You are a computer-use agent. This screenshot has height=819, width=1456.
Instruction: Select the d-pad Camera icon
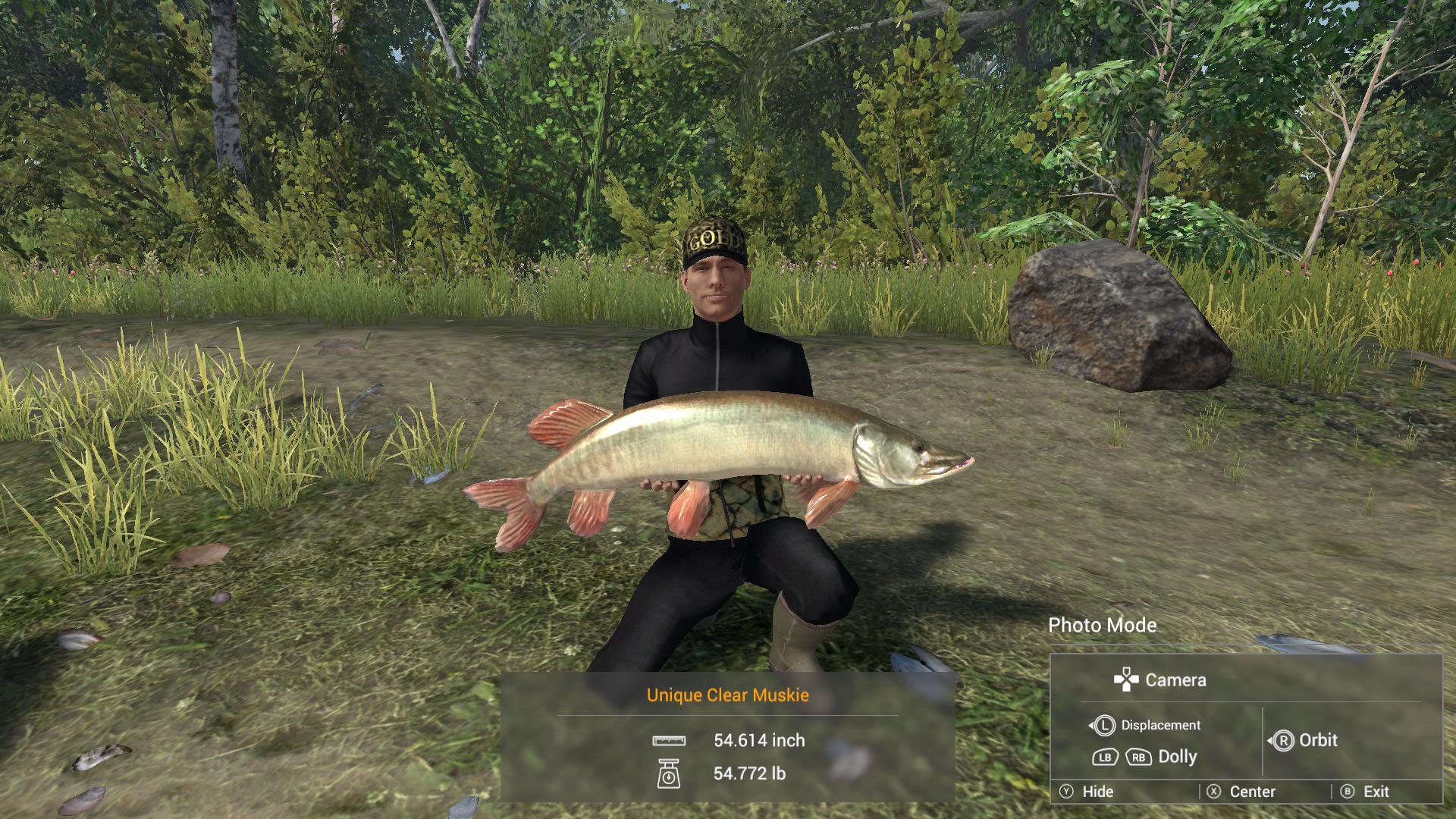(x=1126, y=679)
